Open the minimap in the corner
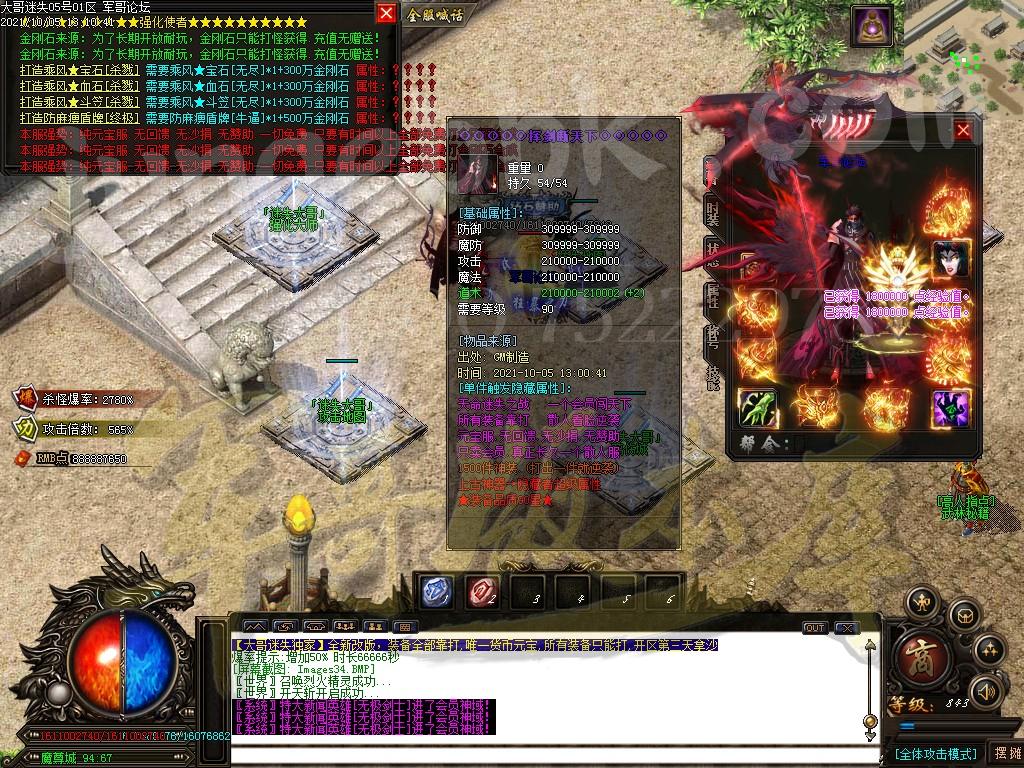The width and height of the screenshot is (1024, 768). tap(965, 50)
